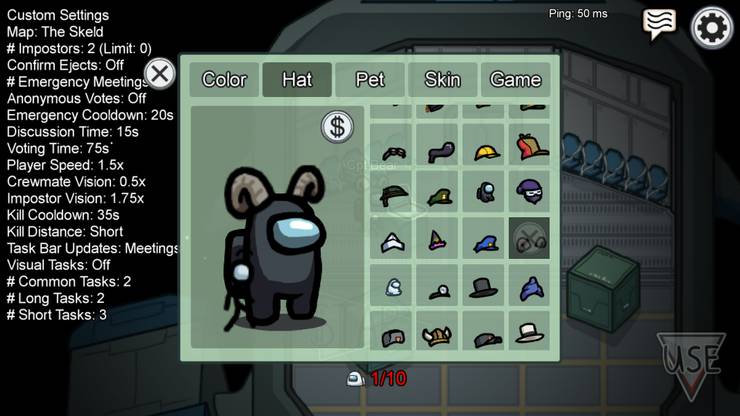Select the Hat tab
Image resolution: width=740 pixels, height=416 pixels.
(297, 80)
